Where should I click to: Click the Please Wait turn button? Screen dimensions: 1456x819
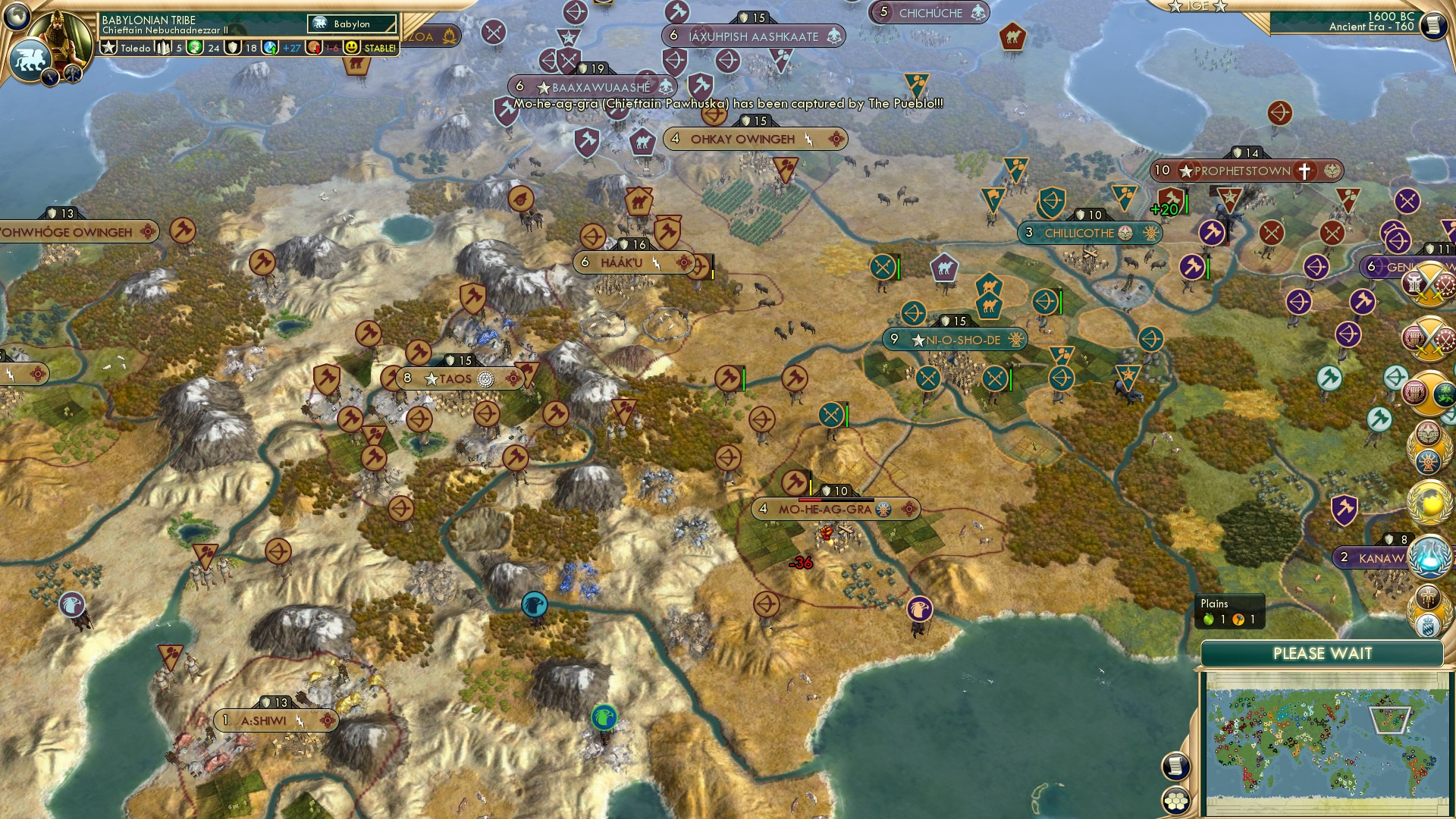[x=1322, y=654]
